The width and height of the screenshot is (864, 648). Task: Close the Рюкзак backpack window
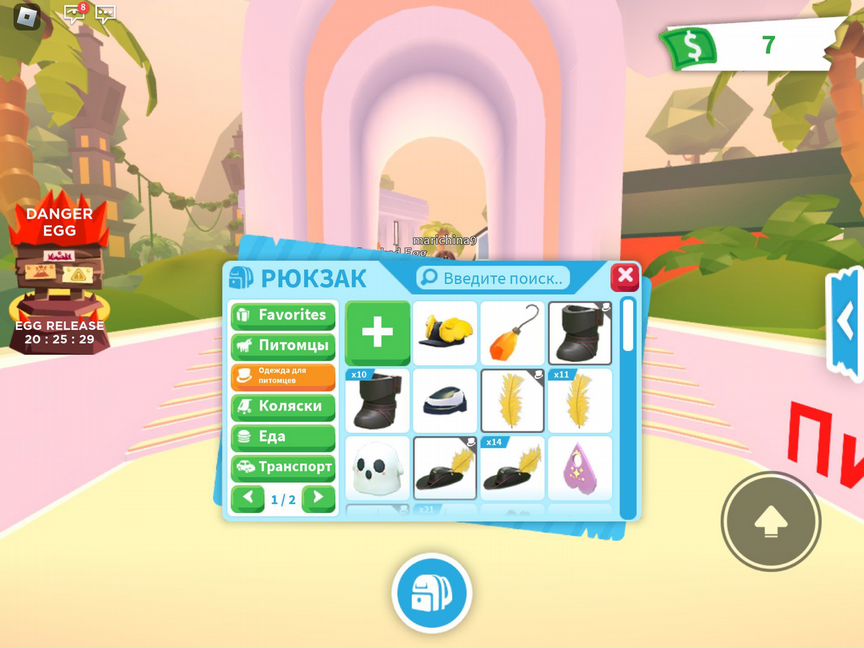click(625, 276)
